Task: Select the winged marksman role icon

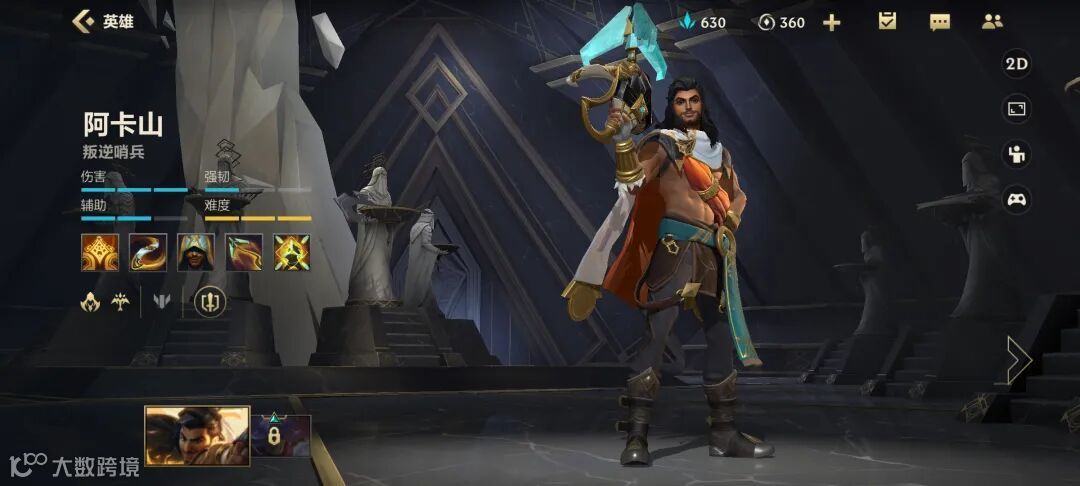Action: [x=120, y=301]
